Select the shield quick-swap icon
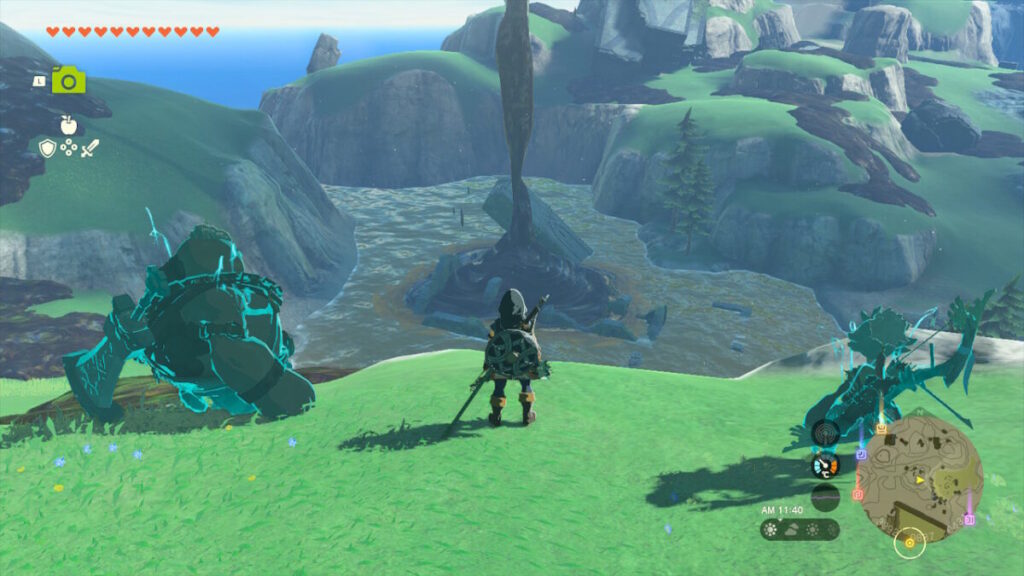Viewport: 1024px width, 576px height. pos(47,148)
